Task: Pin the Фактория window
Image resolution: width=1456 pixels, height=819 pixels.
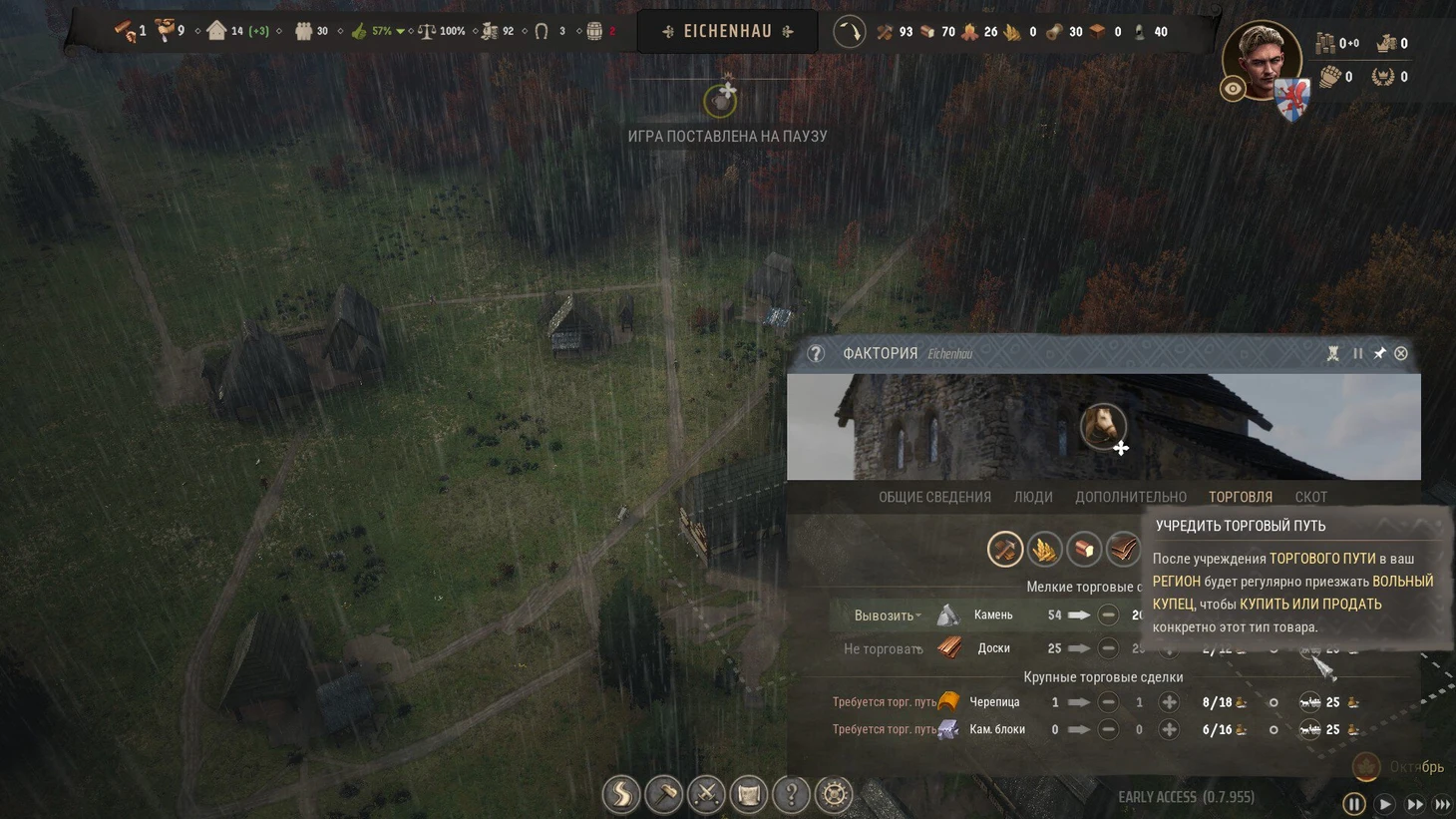Action: [x=1379, y=353]
